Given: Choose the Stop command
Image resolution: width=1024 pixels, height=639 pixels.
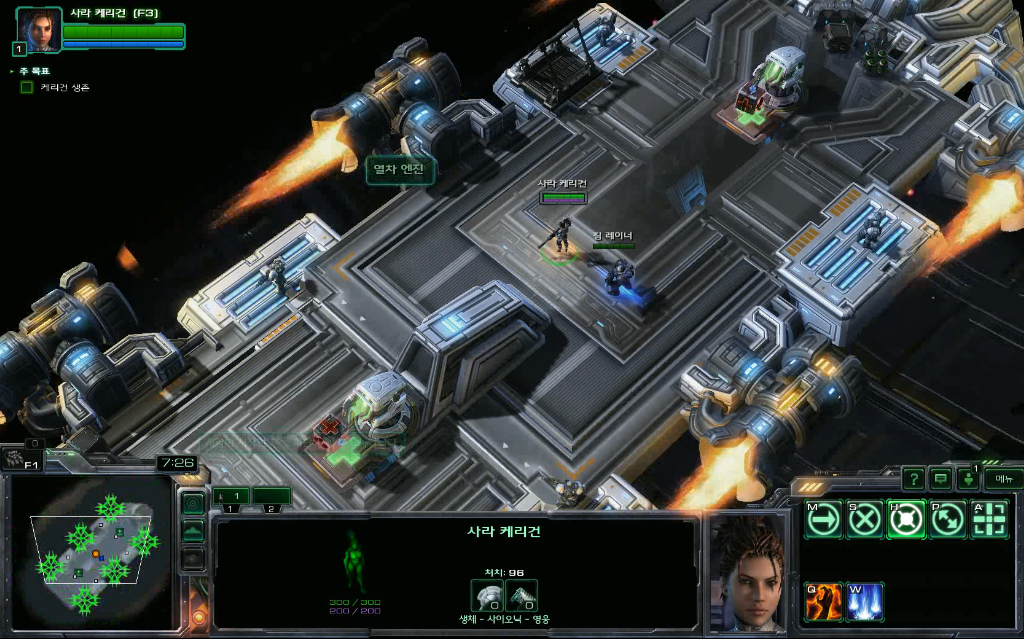Looking at the screenshot, I should [x=864, y=520].
